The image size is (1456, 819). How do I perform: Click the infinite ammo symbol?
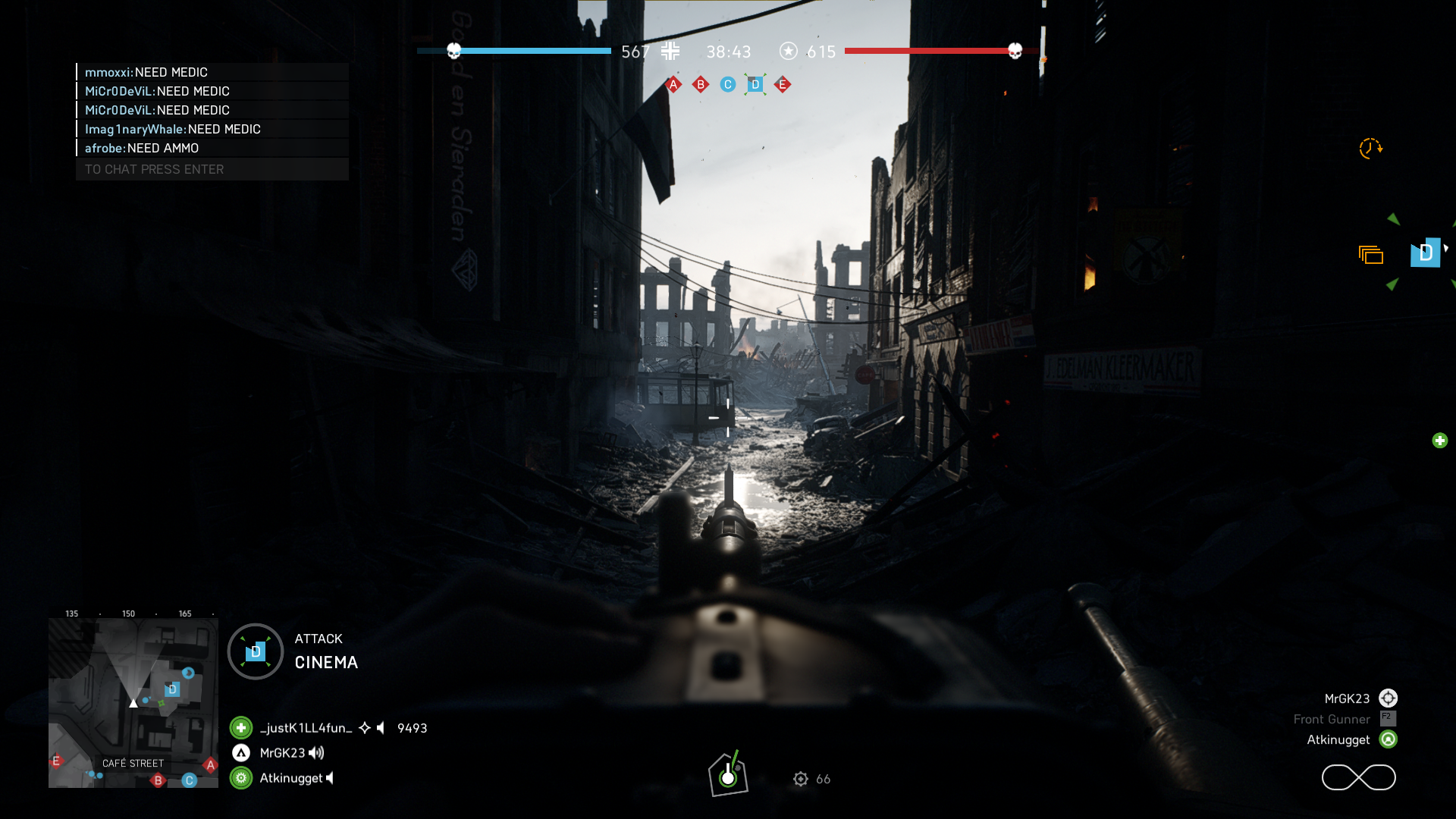[x=1358, y=777]
